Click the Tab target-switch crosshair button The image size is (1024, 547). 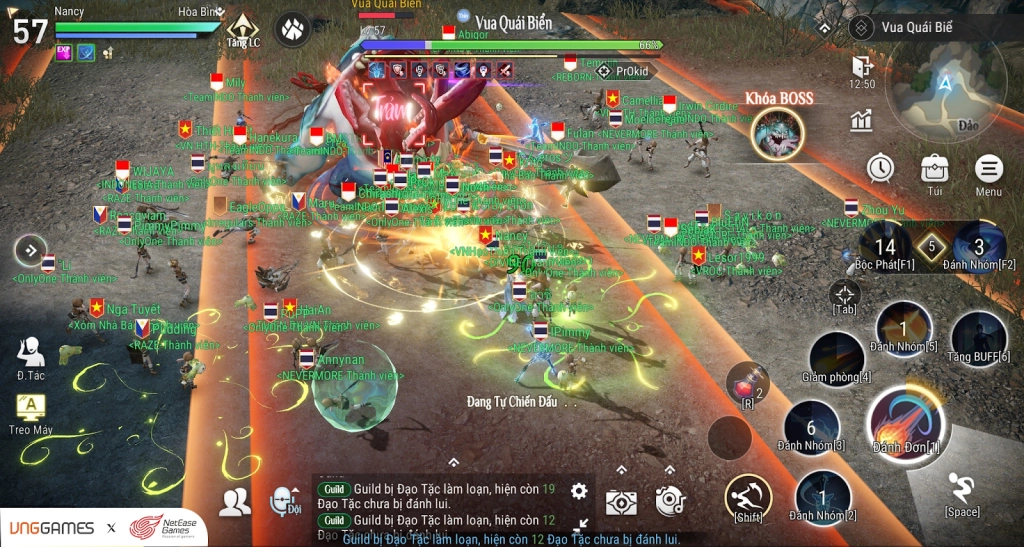845,293
